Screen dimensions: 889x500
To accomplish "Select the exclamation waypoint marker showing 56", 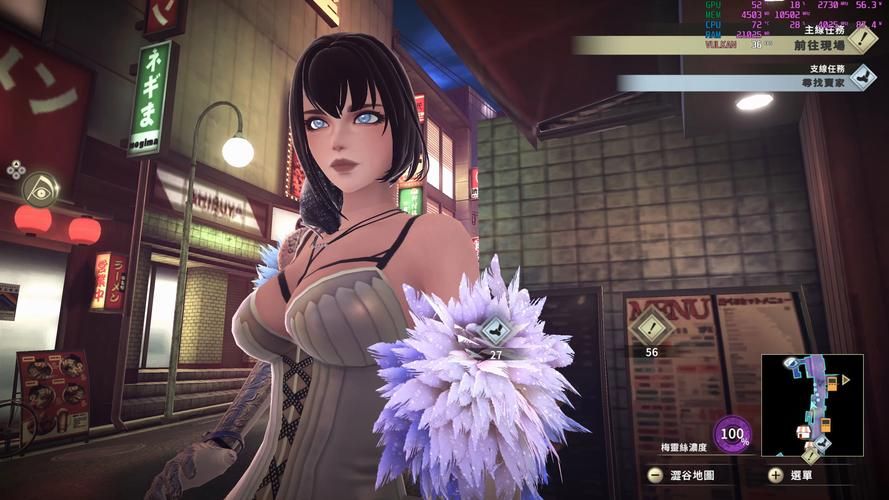I will (651, 327).
